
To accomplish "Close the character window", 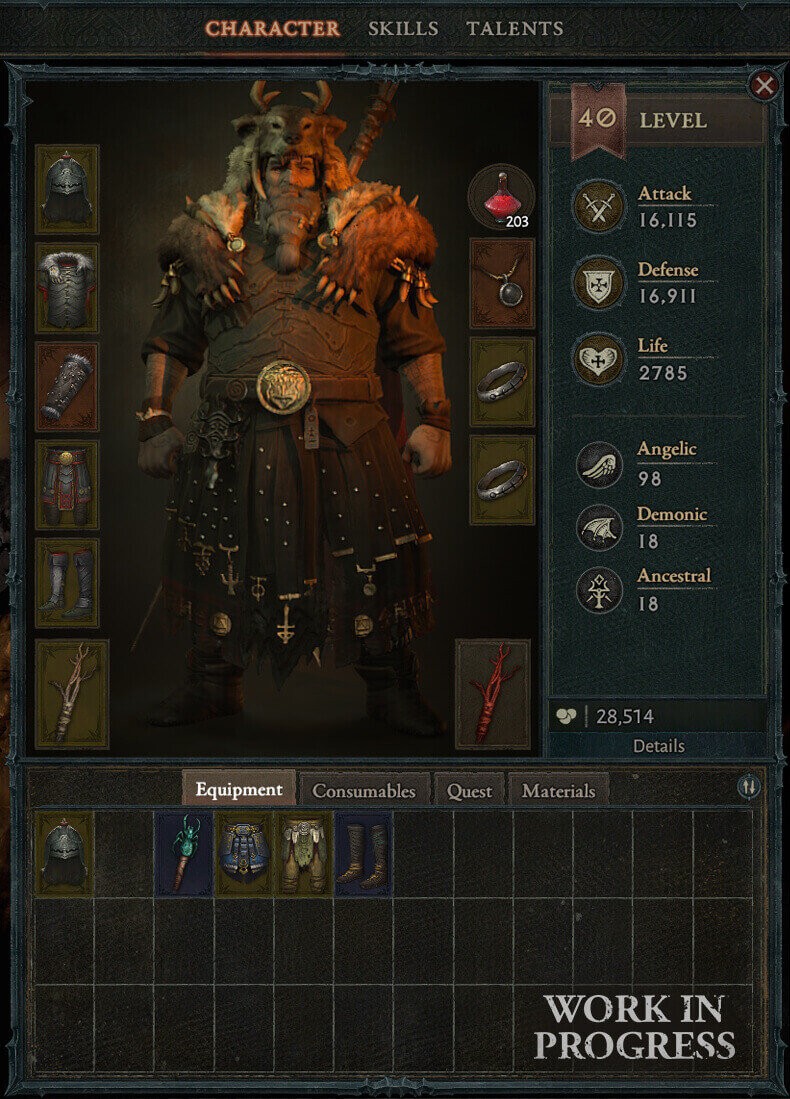I will (764, 86).
